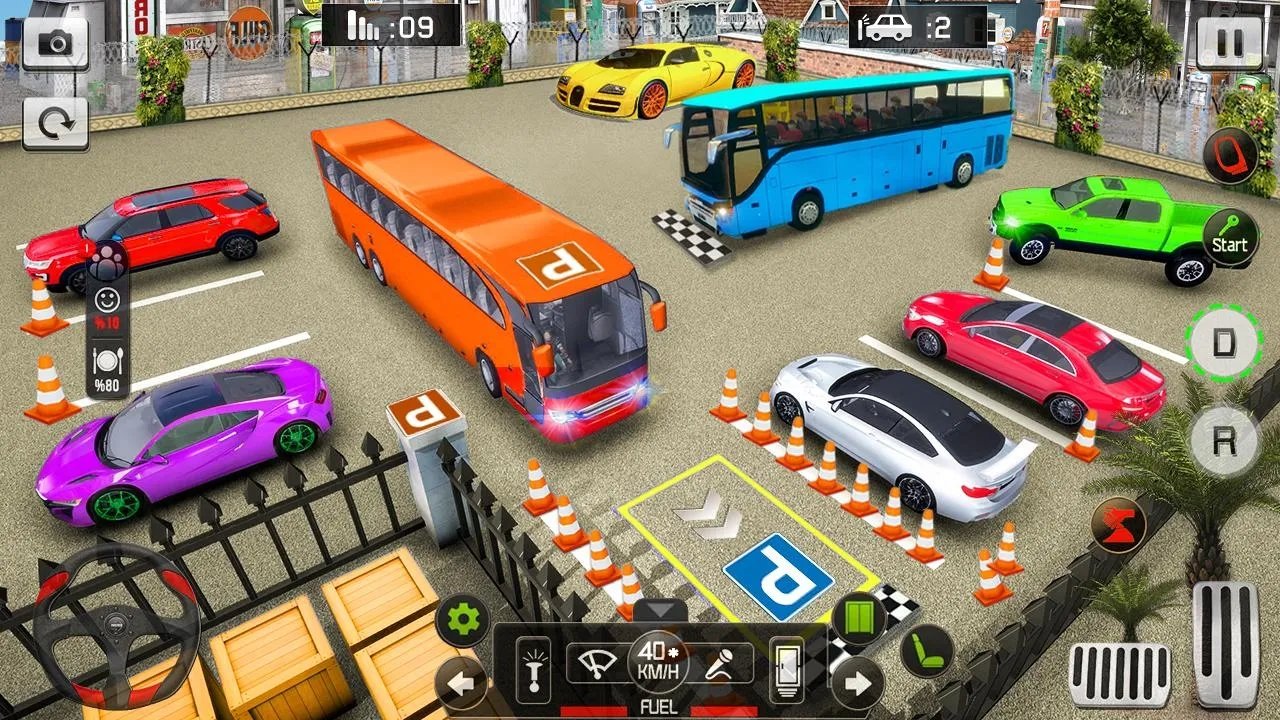Toggle the windshield wipers
Screen dimensions: 1280x720
[598, 663]
